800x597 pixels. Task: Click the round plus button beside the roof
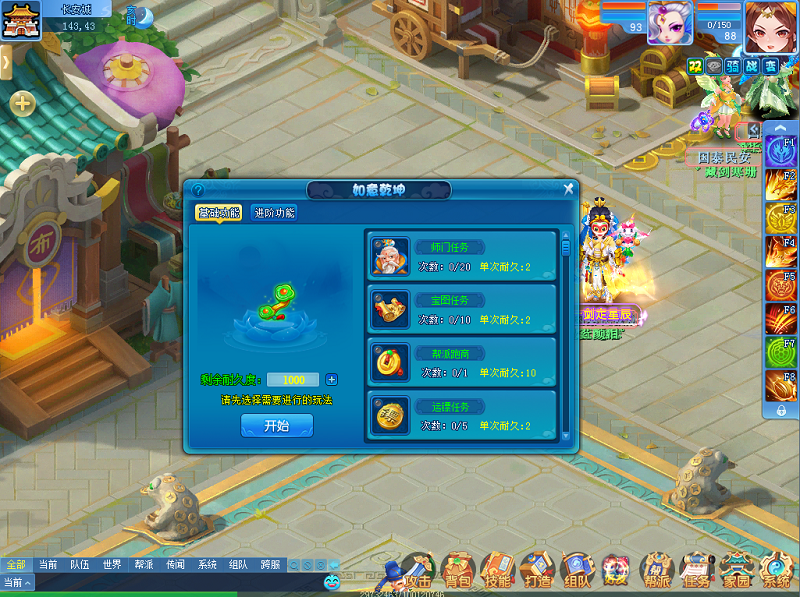coord(22,103)
